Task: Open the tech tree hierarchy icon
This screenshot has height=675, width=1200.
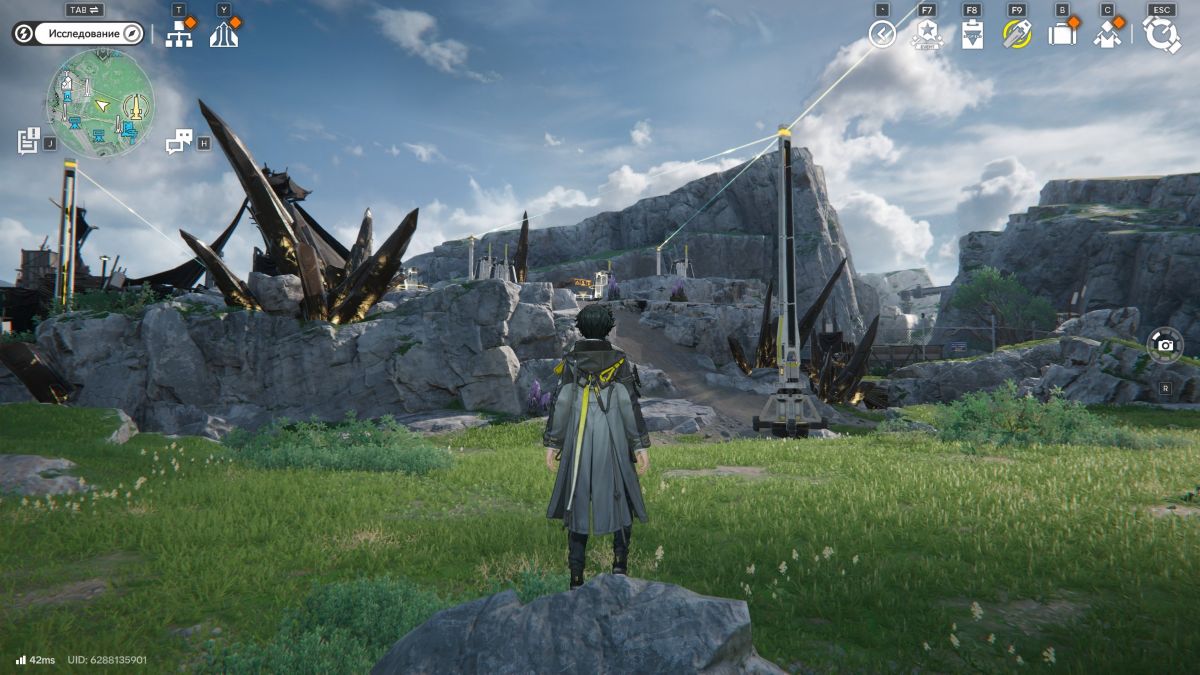Action: 179,34
